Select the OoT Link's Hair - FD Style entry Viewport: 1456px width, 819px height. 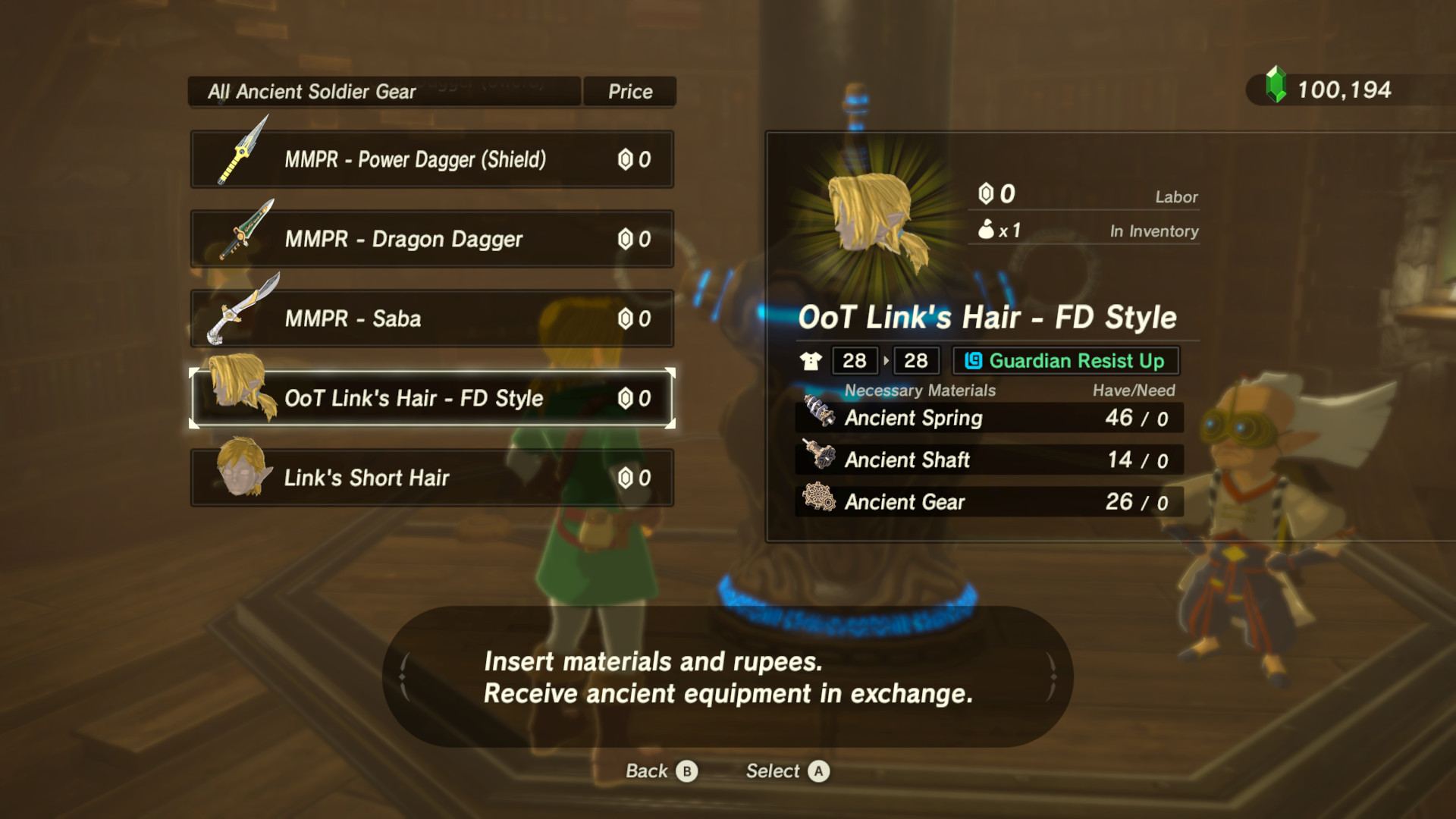432,397
